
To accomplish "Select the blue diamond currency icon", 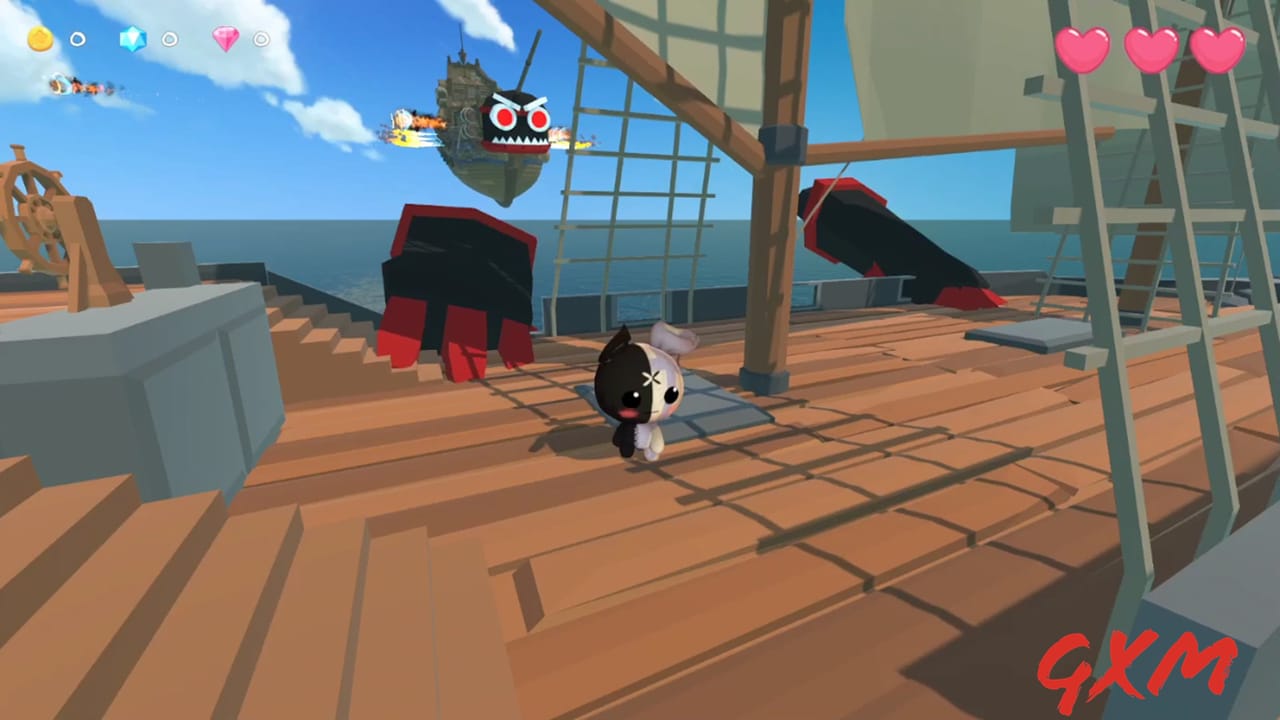I will [133, 39].
